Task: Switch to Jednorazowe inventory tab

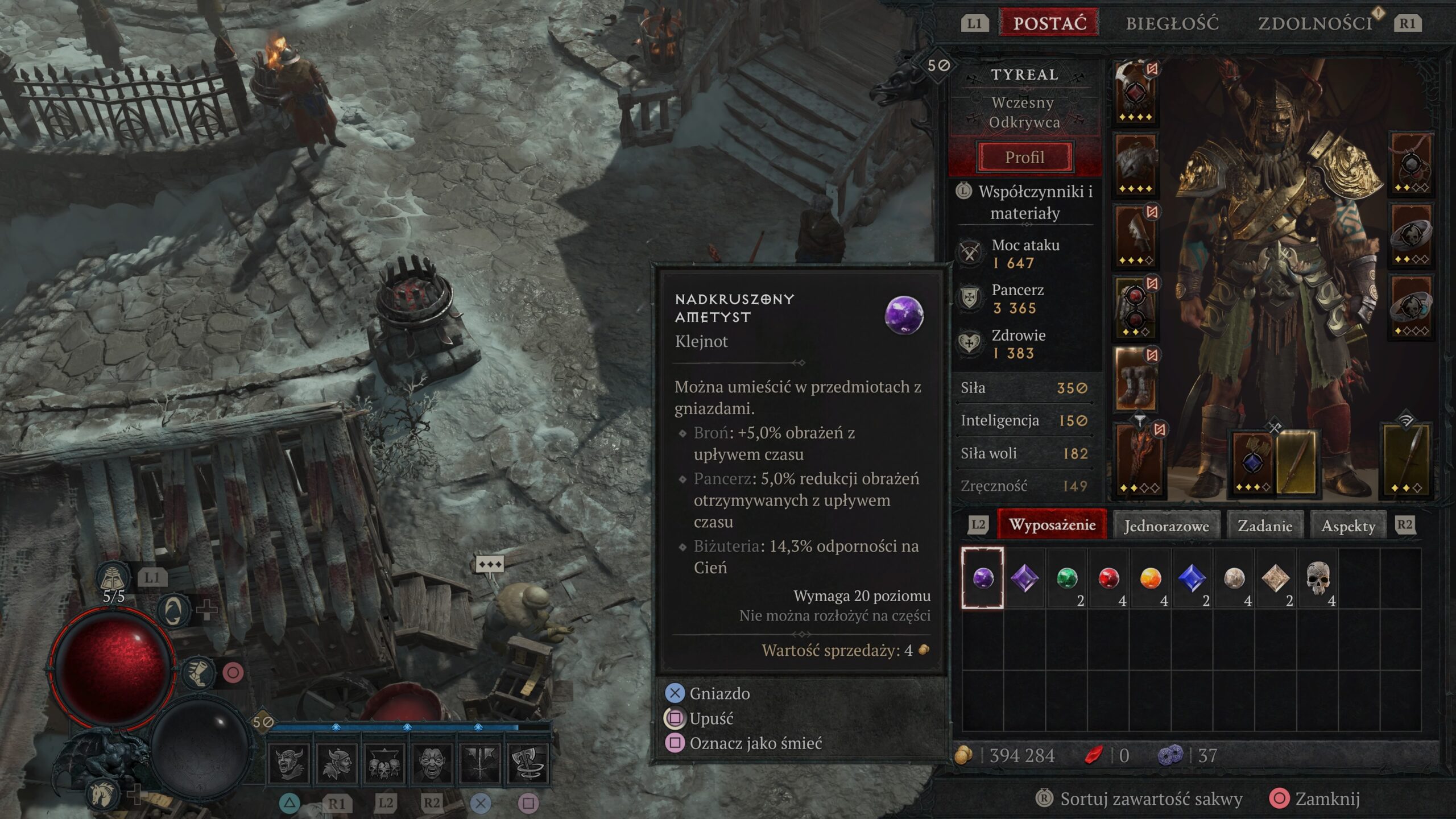Action: tap(1166, 526)
